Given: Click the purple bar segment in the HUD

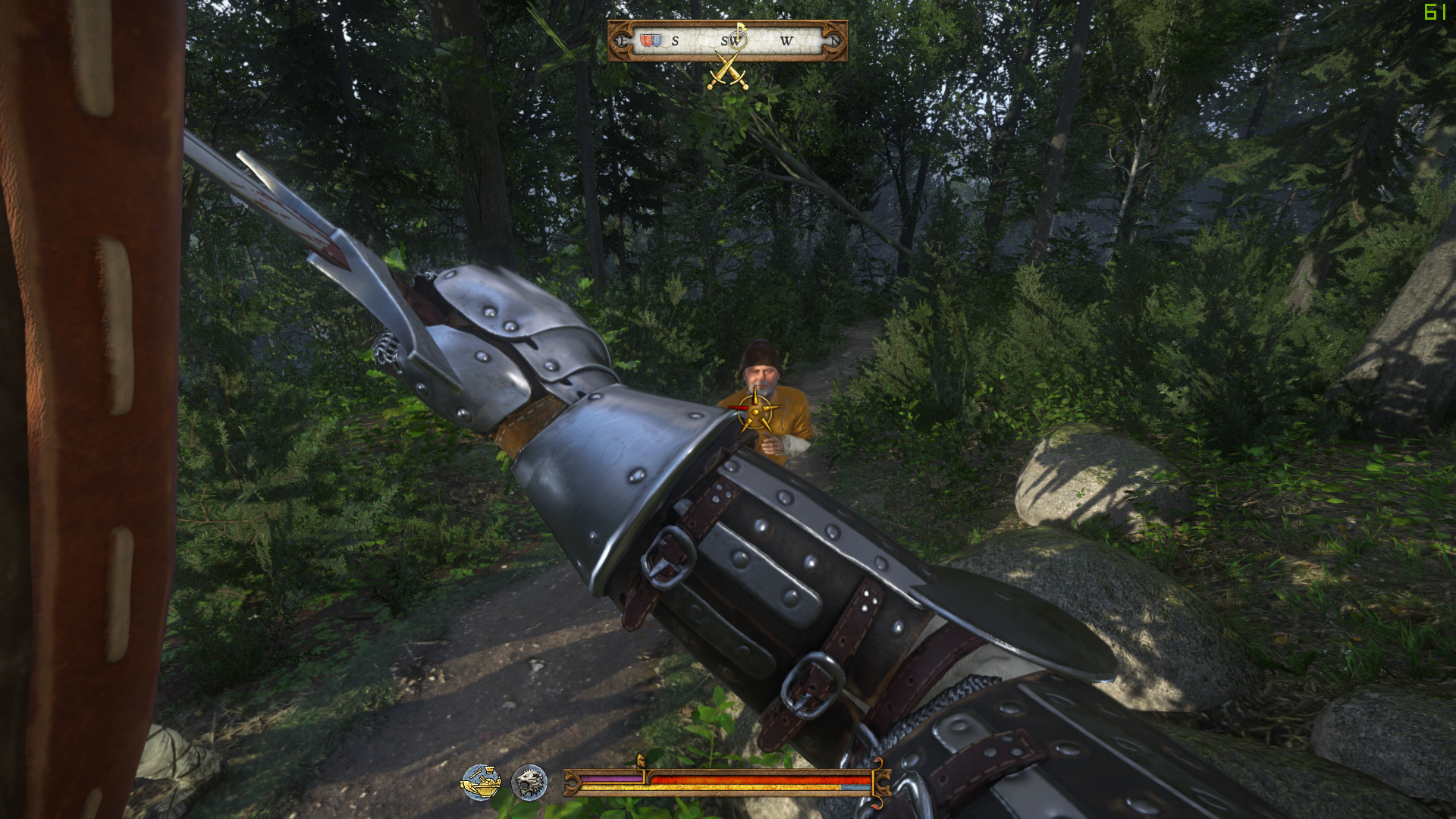Looking at the screenshot, I should point(610,778).
